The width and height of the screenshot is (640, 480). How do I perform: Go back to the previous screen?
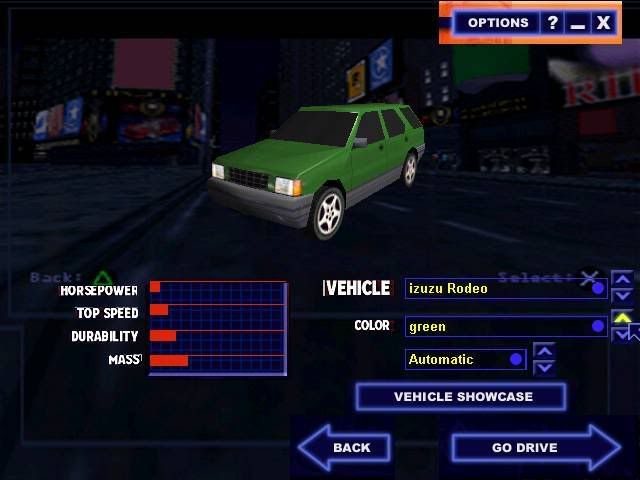345,447
